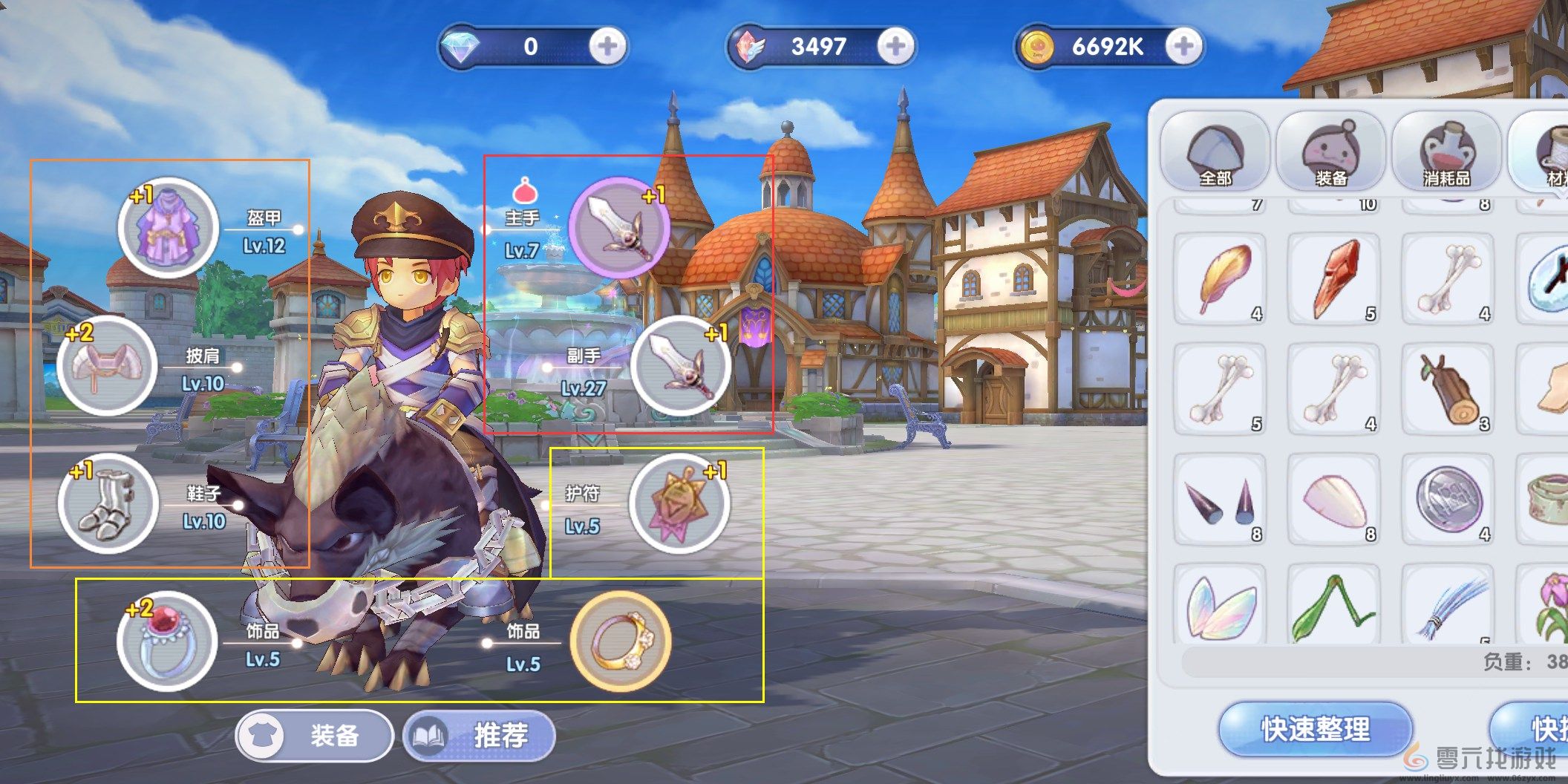Open the 推荐 recommendation button
The image size is (1568, 784).
480,736
